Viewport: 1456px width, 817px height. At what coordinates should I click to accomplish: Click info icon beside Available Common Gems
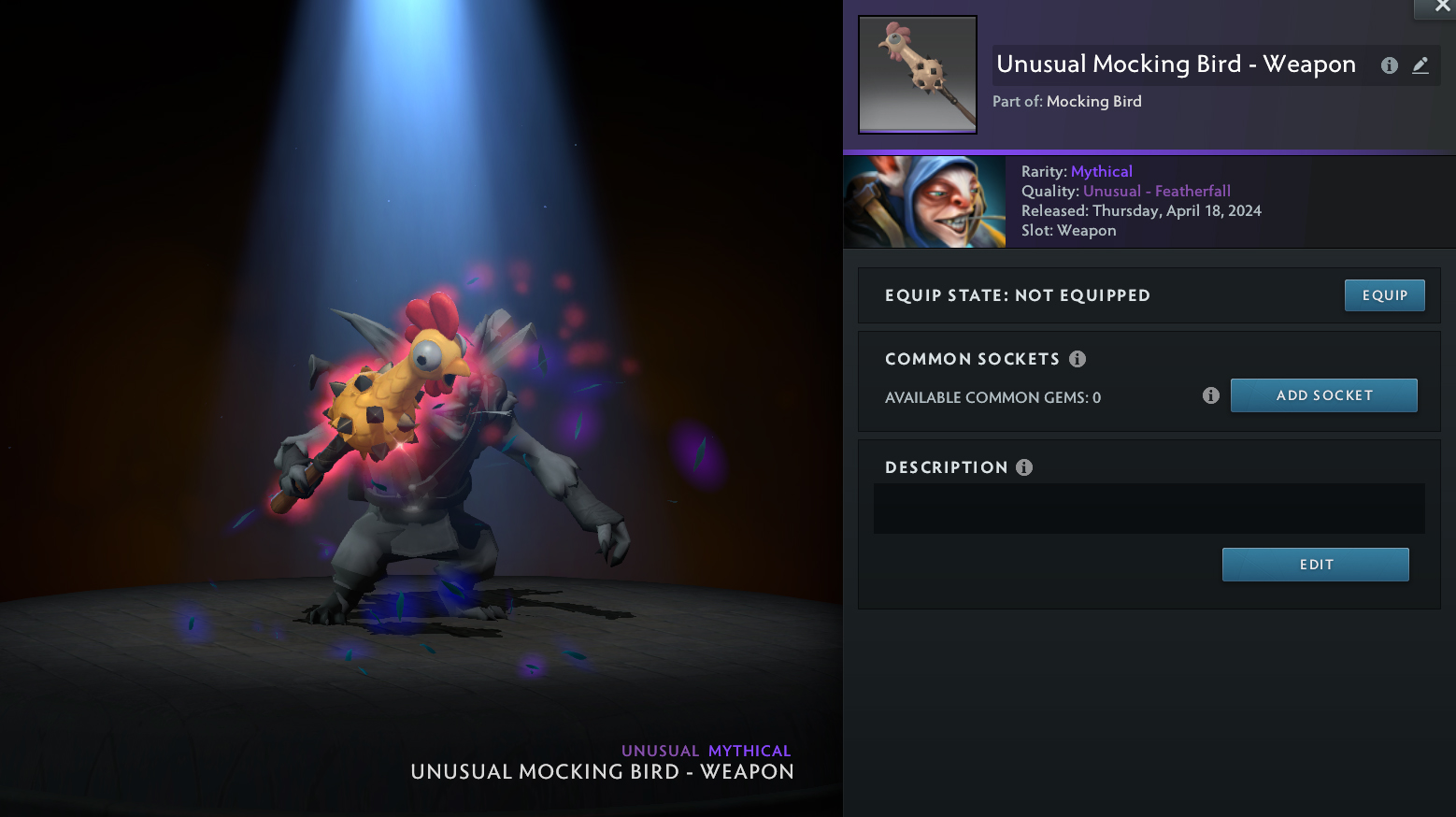(1211, 395)
